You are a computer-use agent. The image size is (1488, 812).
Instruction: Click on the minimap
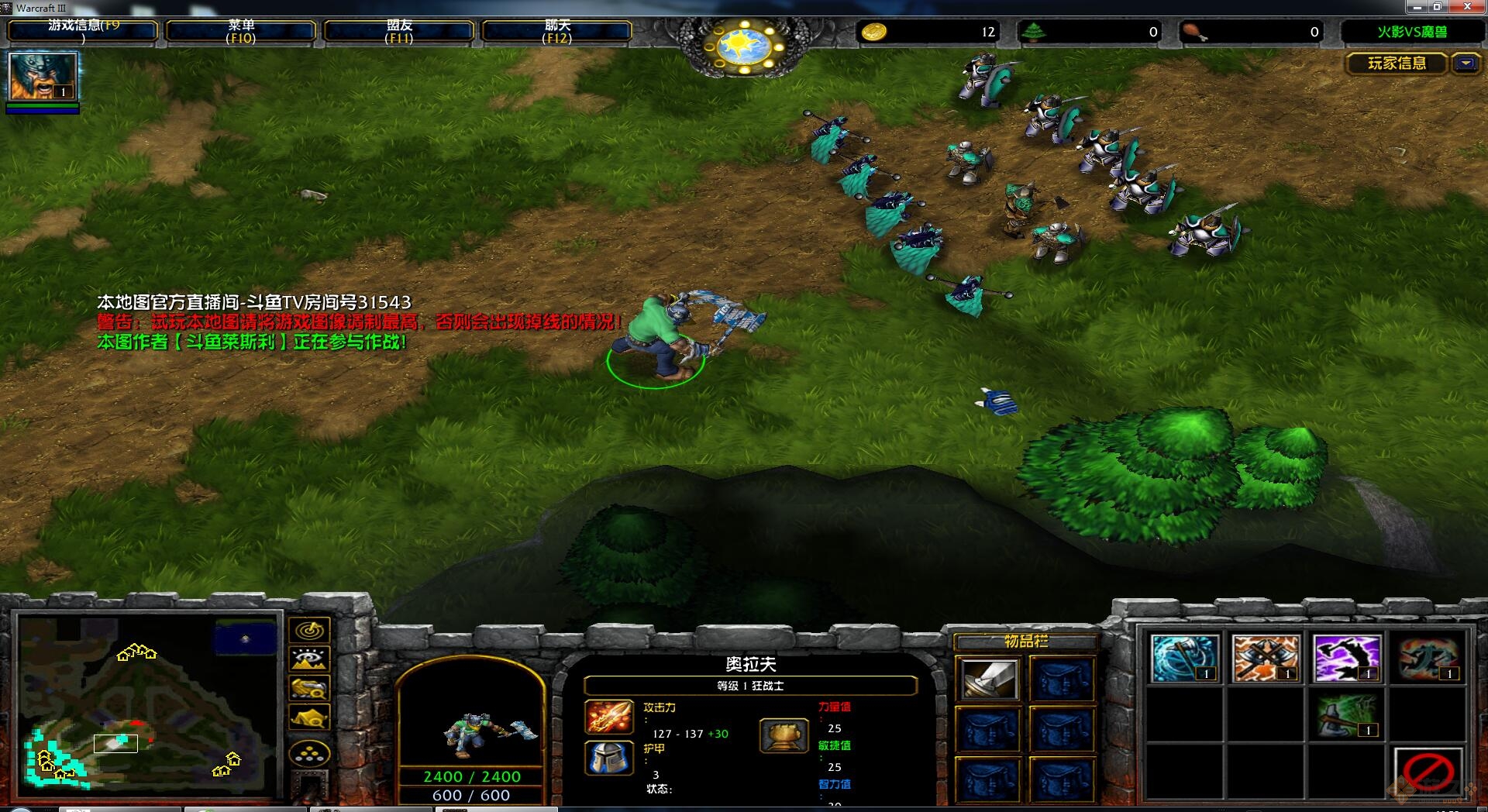click(147, 705)
